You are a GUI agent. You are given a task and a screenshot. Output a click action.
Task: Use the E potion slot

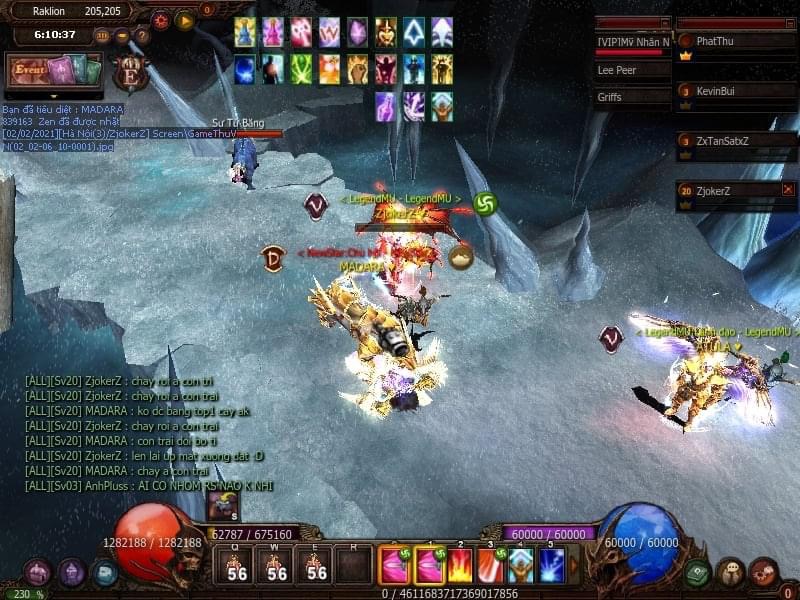click(315, 566)
